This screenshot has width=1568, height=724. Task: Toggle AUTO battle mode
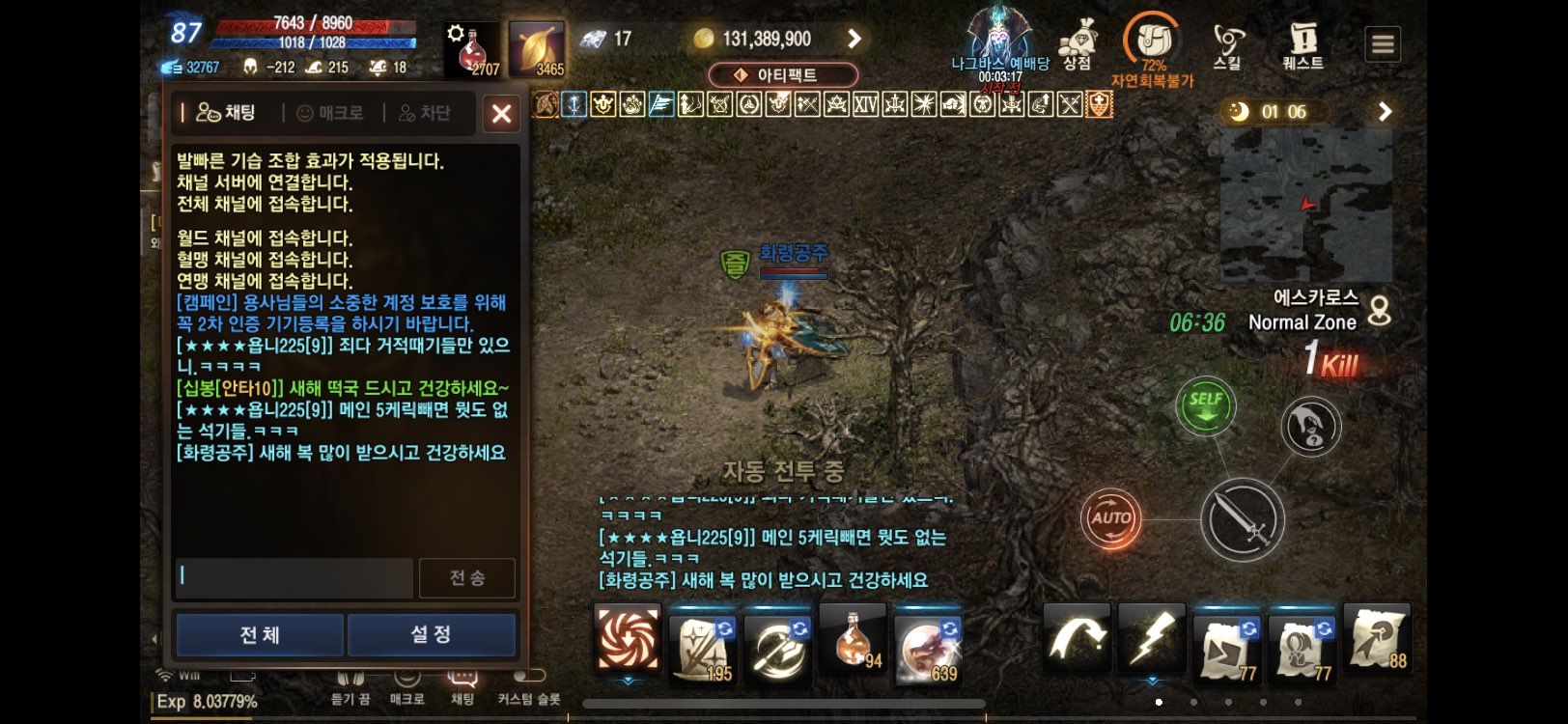click(x=1110, y=518)
